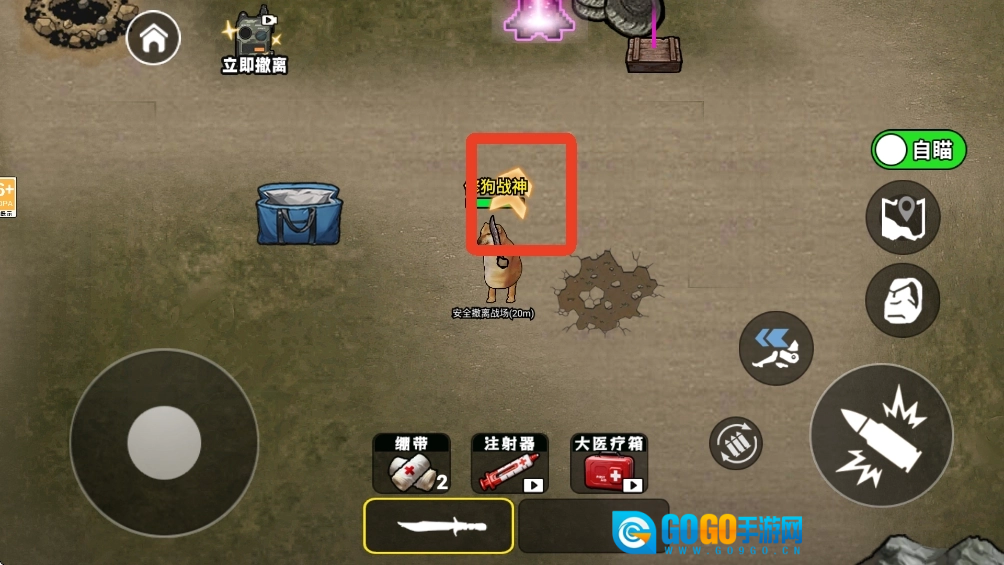Tap the virtual movement joystick
Viewport: 1004px width, 565px height.
pos(164,442)
